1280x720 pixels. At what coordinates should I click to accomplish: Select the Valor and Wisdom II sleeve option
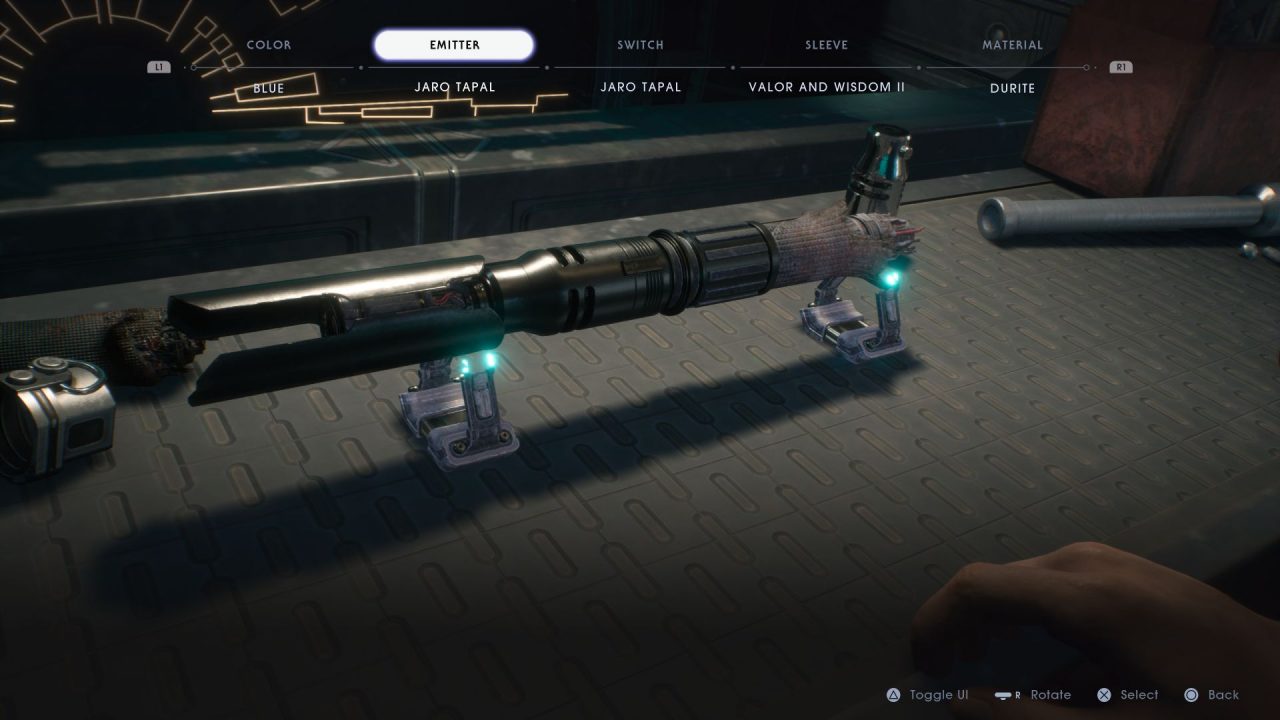point(826,87)
